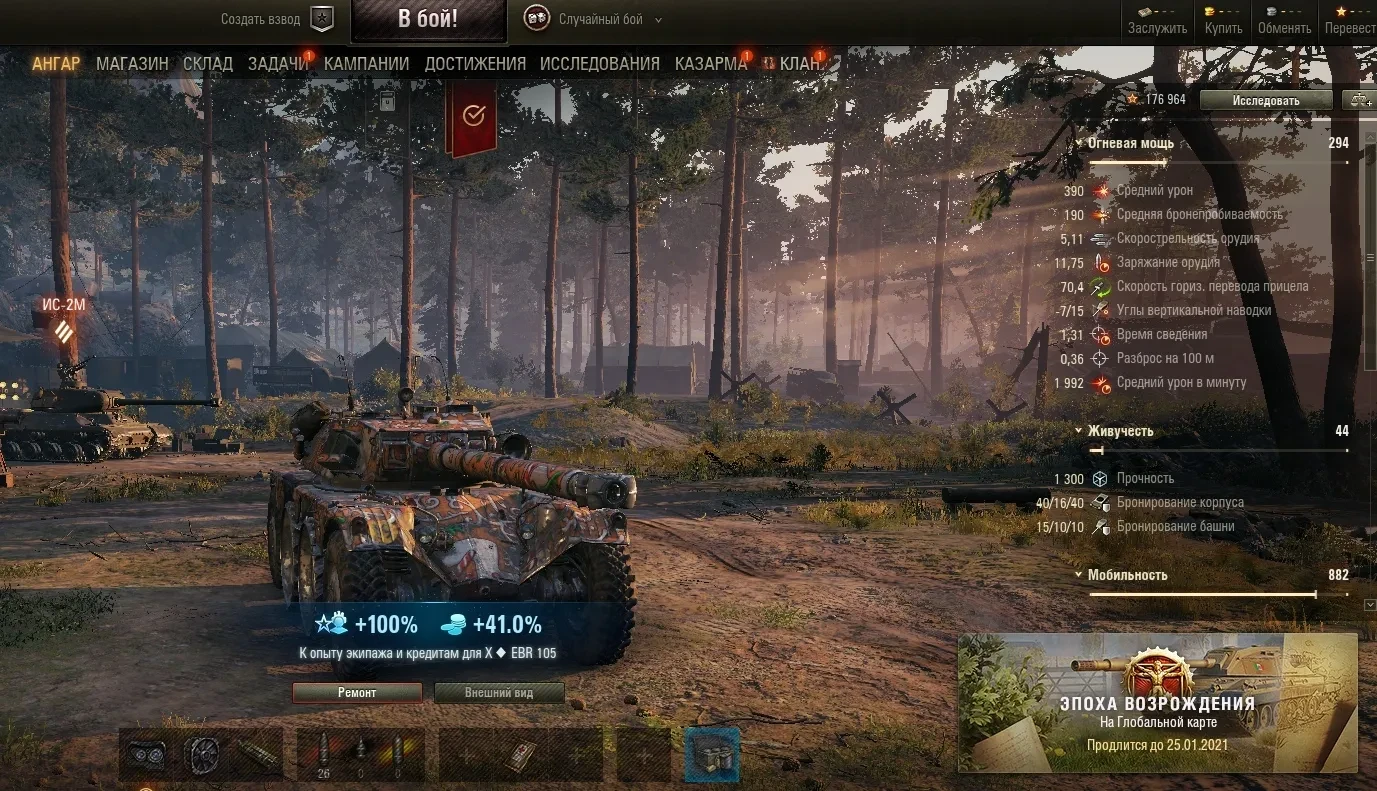Open Внешний вид customization
The height and width of the screenshot is (791, 1377).
coord(499,693)
